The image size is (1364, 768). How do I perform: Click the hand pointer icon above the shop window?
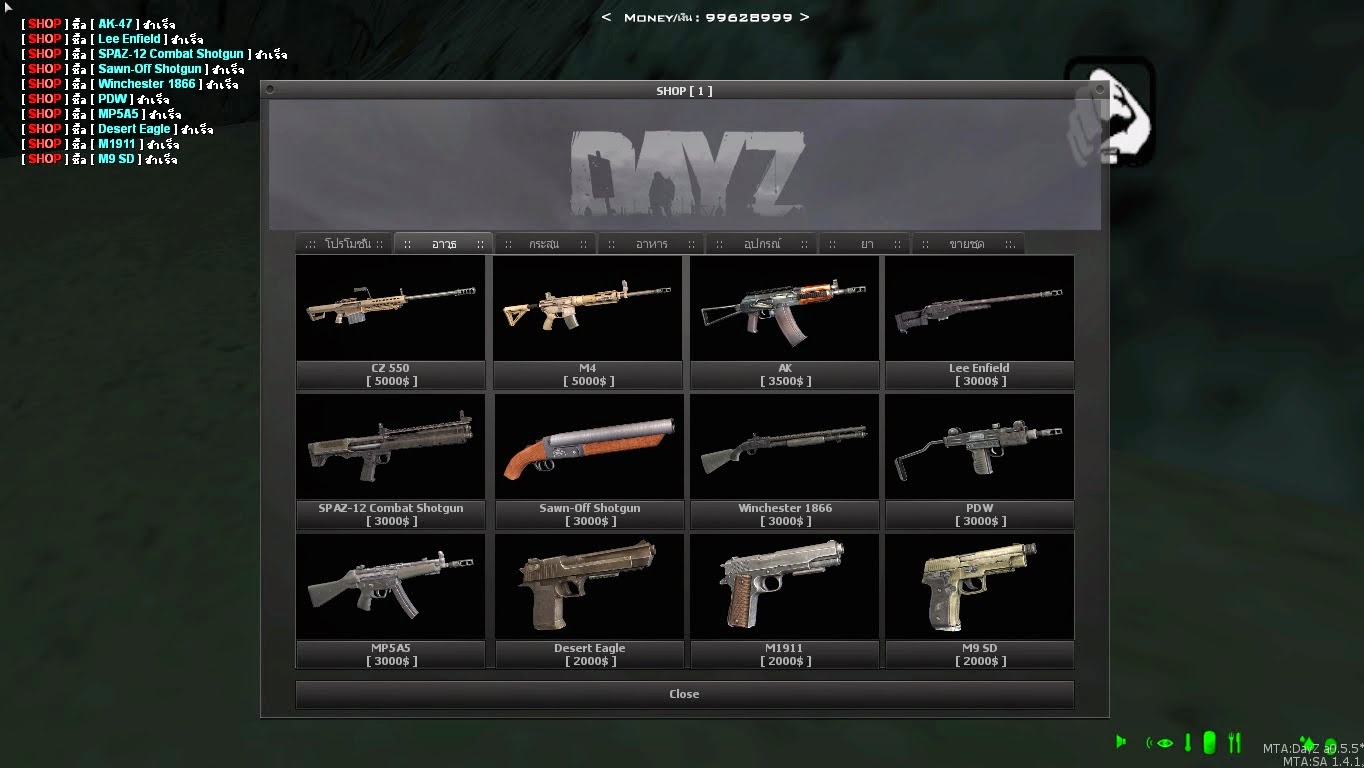[1110, 115]
